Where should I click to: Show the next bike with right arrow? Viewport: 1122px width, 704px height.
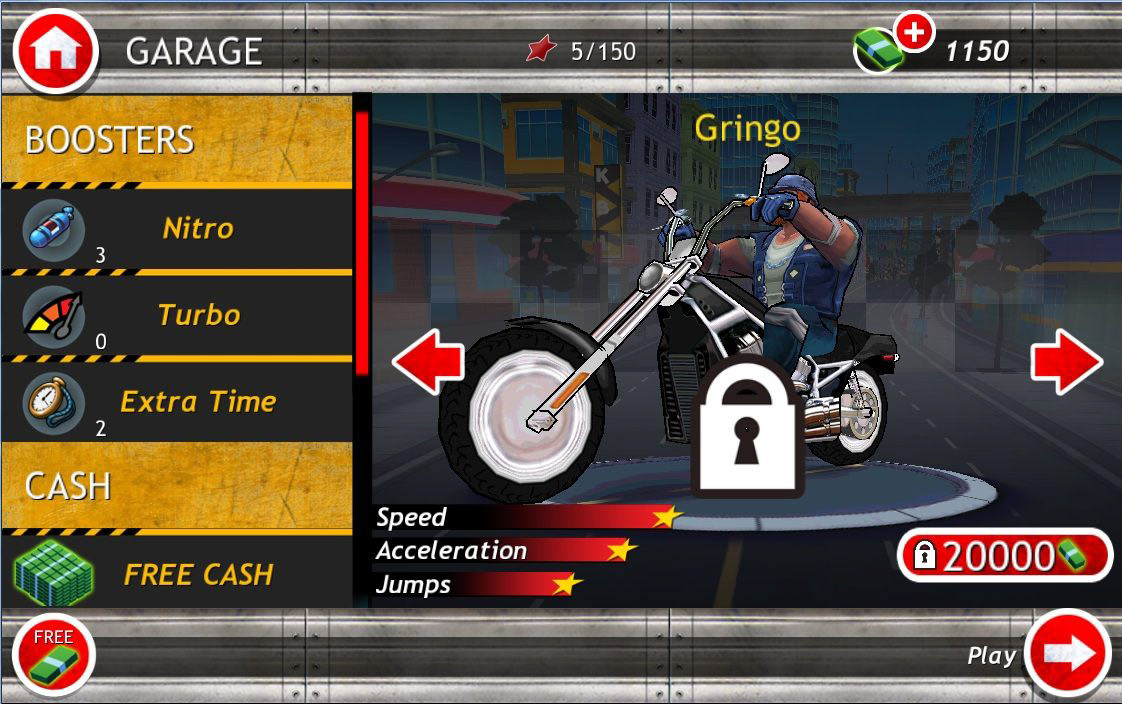[x=1067, y=361]
